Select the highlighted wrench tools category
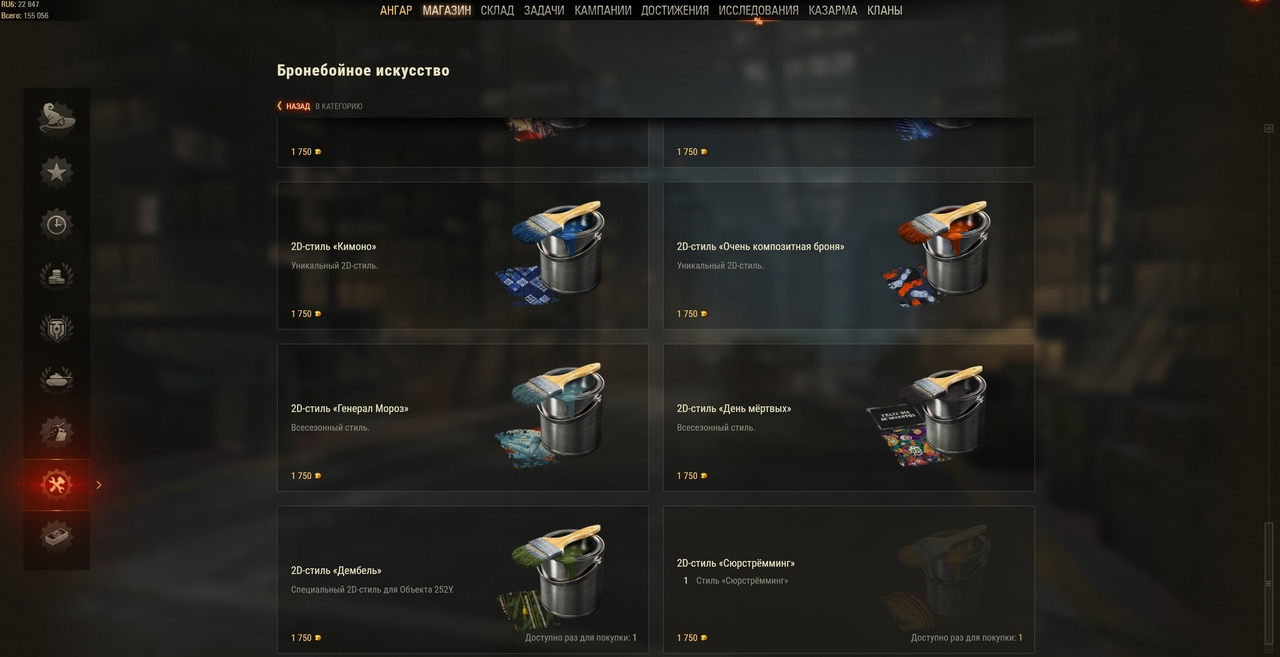This screenshot has height=657, width=1280. [x=57, y=485]
